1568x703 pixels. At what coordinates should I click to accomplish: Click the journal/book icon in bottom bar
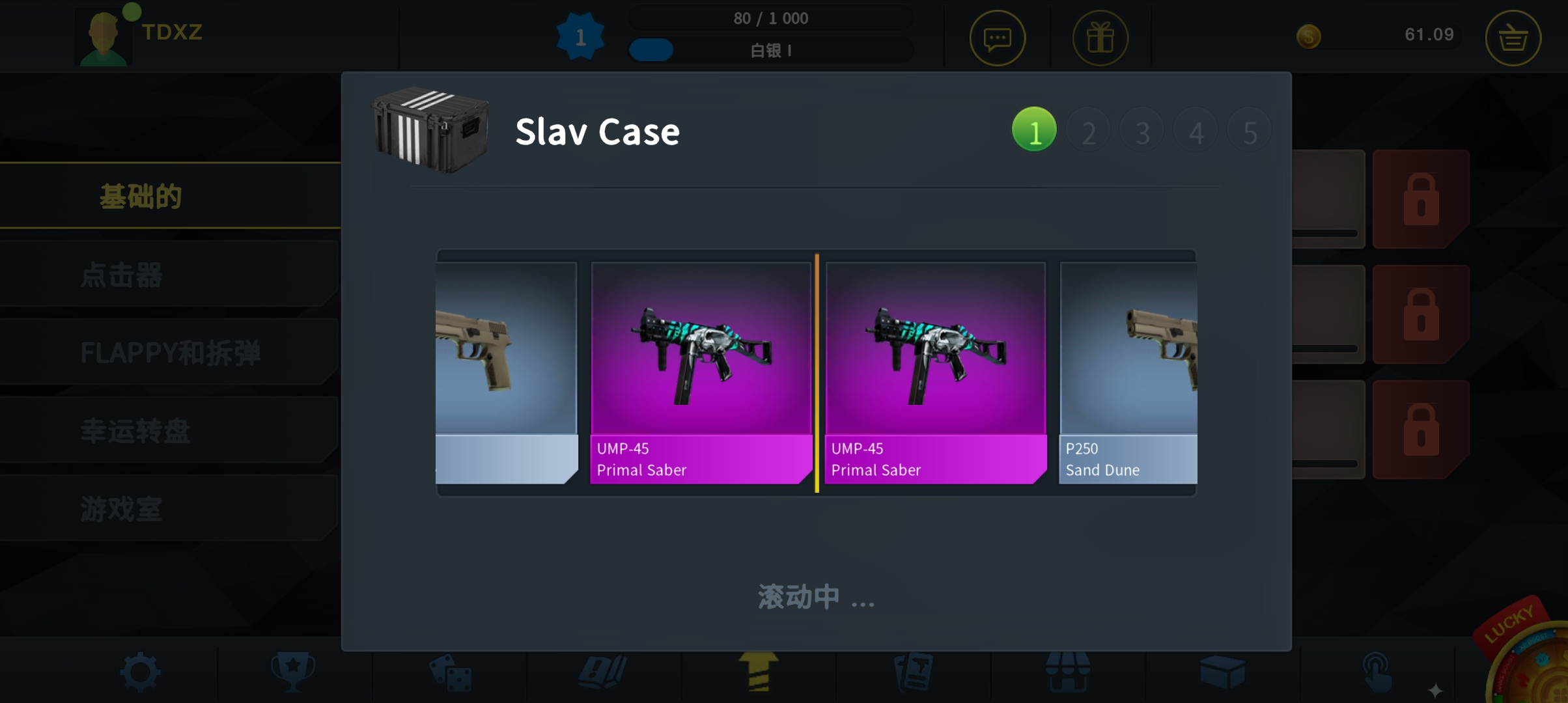pyautogui.click(x=603, y=670)
